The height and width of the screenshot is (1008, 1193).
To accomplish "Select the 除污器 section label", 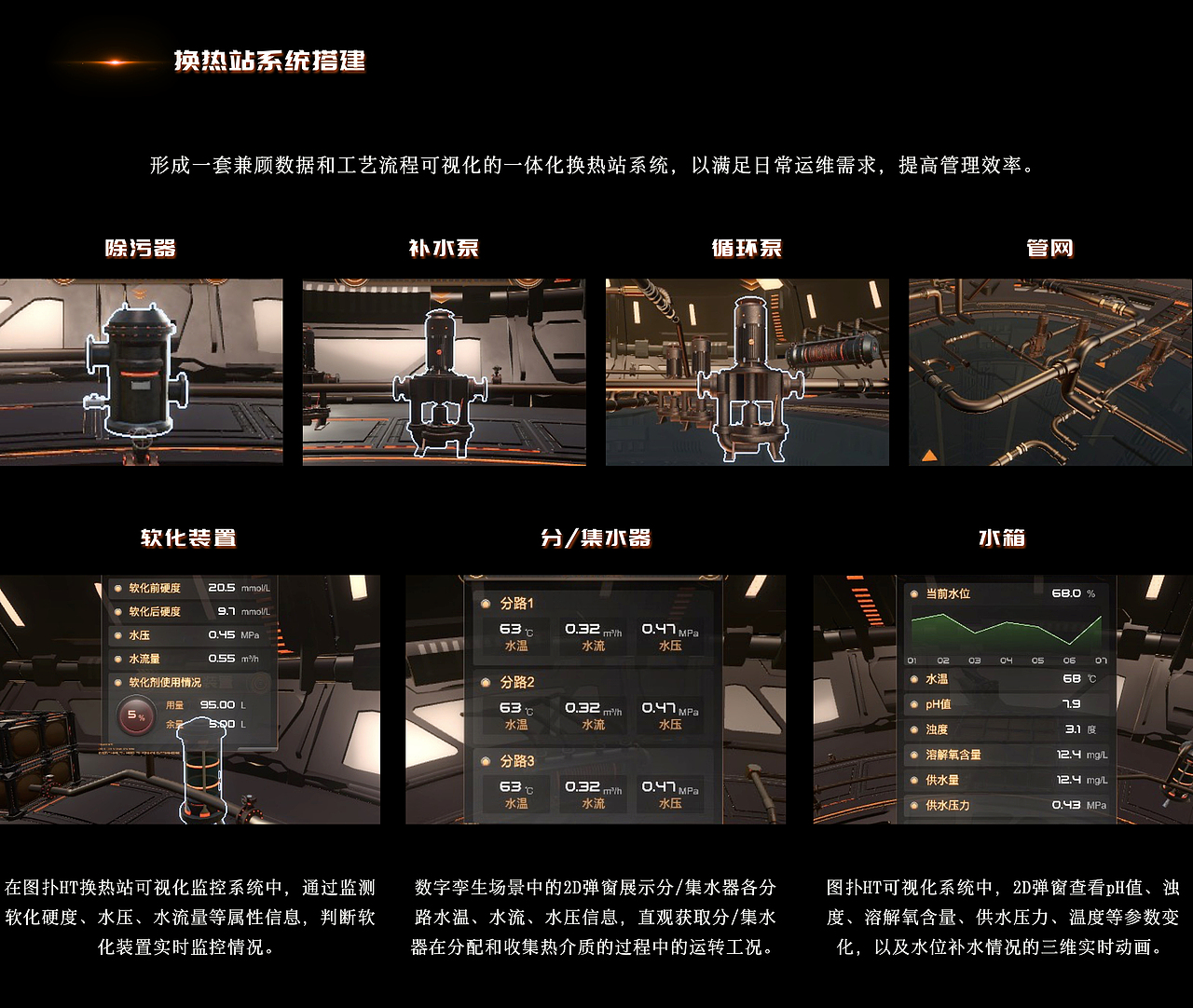I will click(144, 249).
